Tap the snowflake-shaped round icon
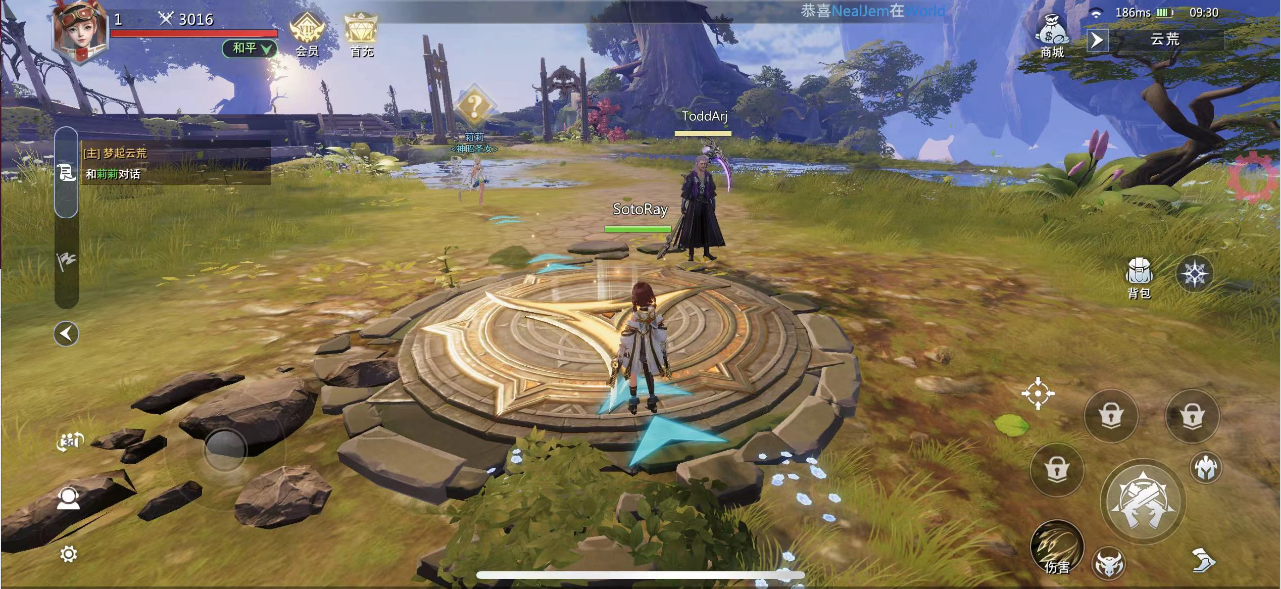 (x=1195, y=273)
